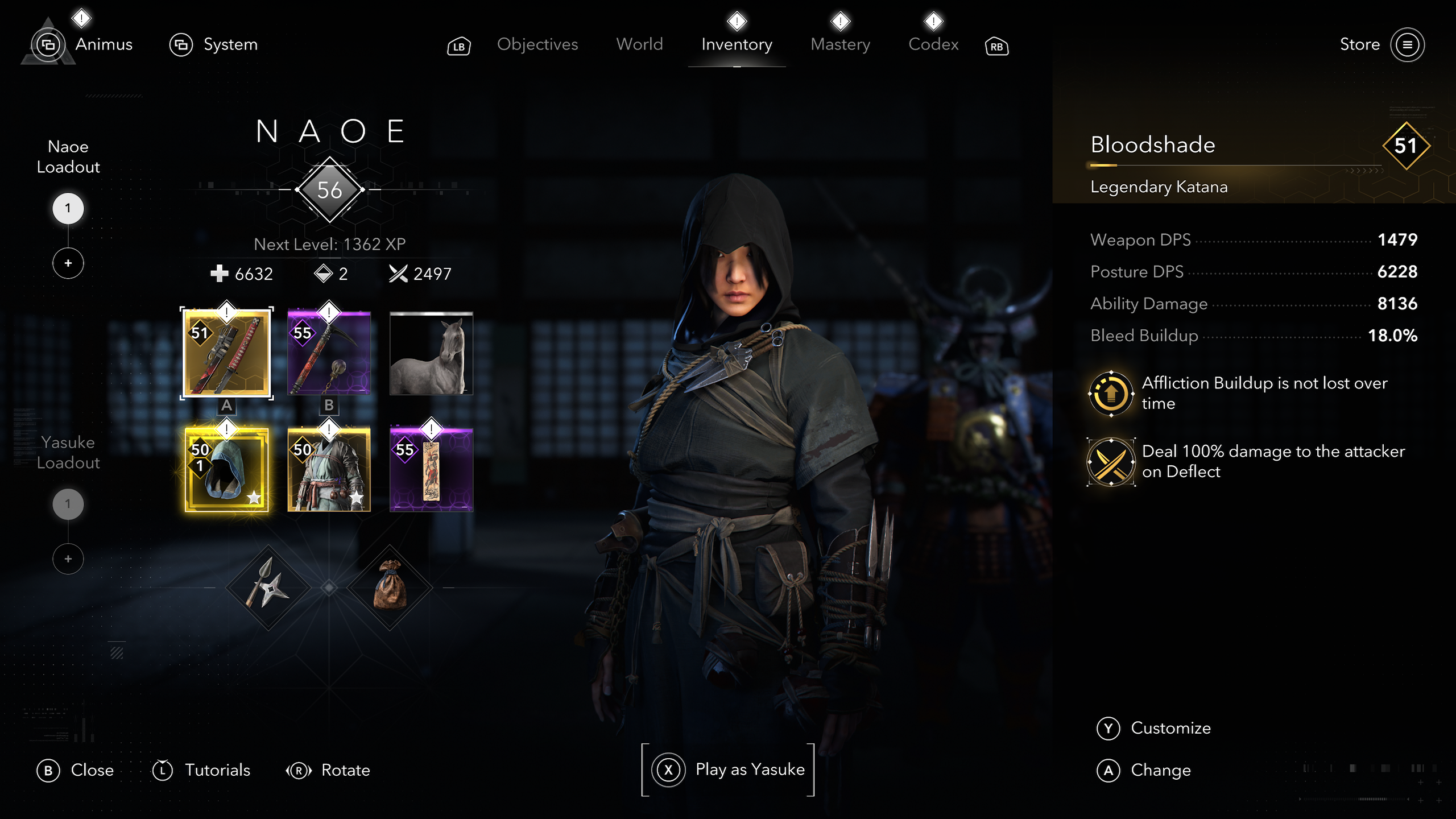Select the blue hood headgear slot

[227, 470]
